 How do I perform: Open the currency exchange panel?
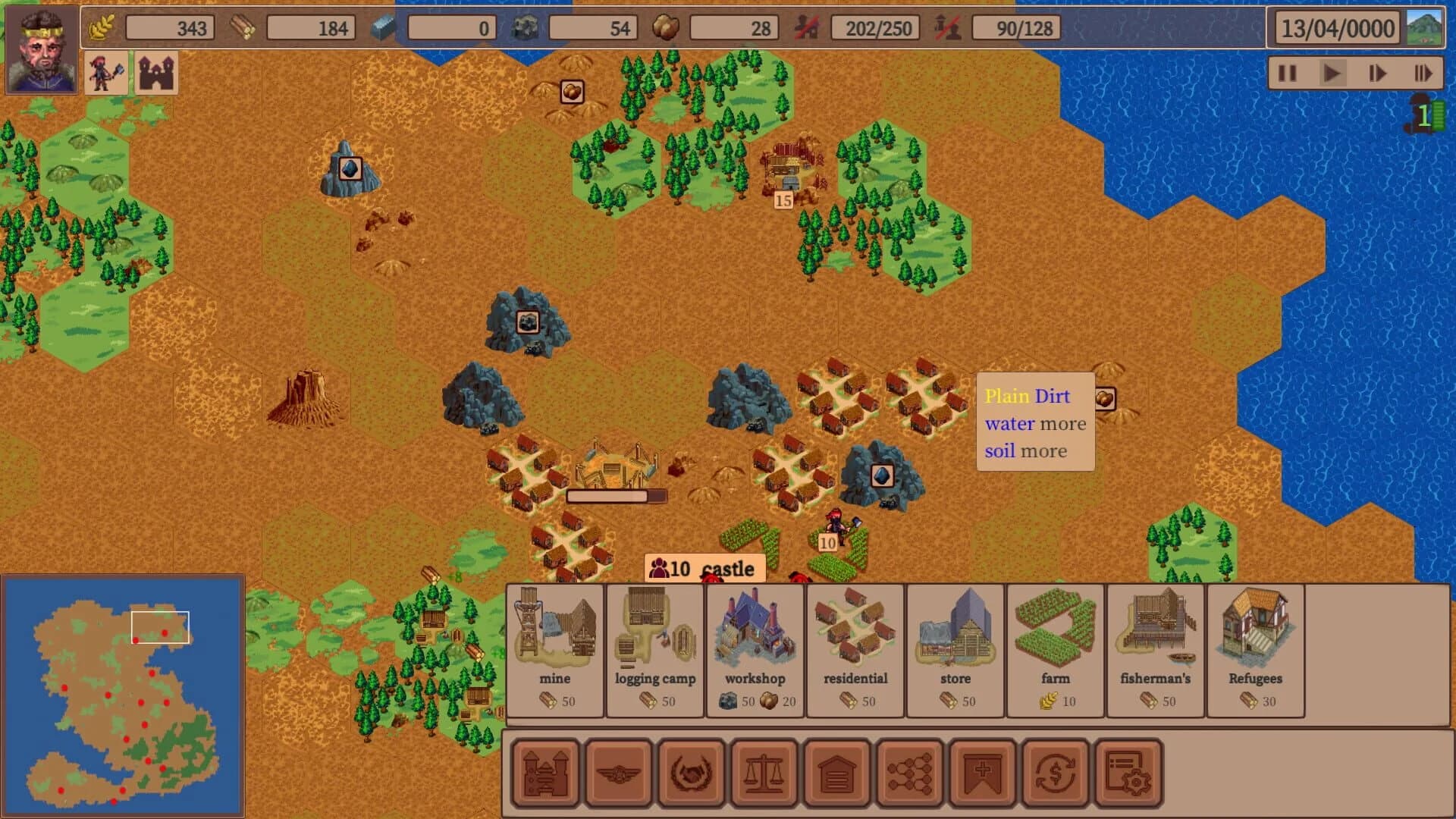[x=1054, y=771]
